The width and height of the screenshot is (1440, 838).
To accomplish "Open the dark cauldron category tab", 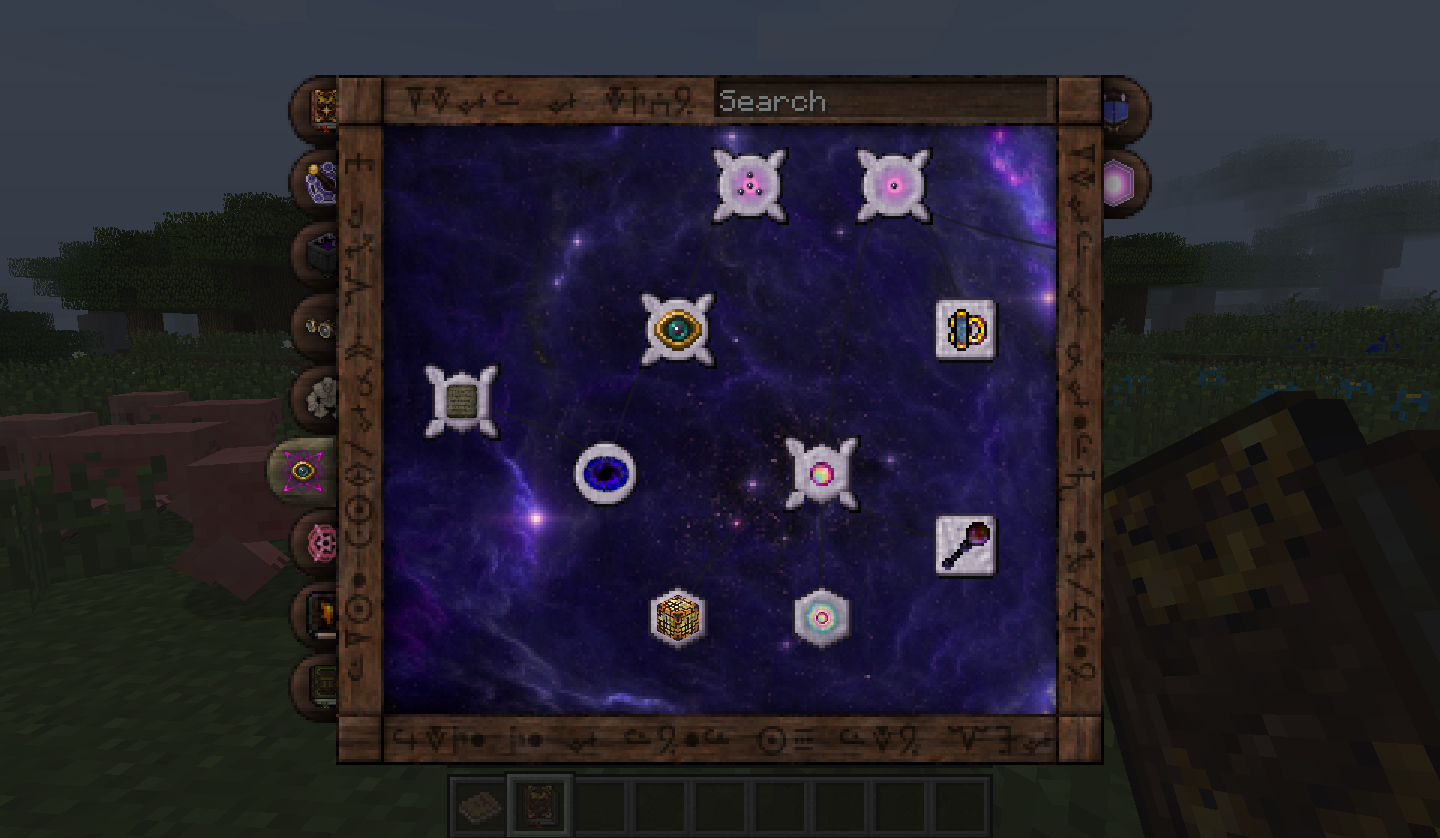I will 320,253.
